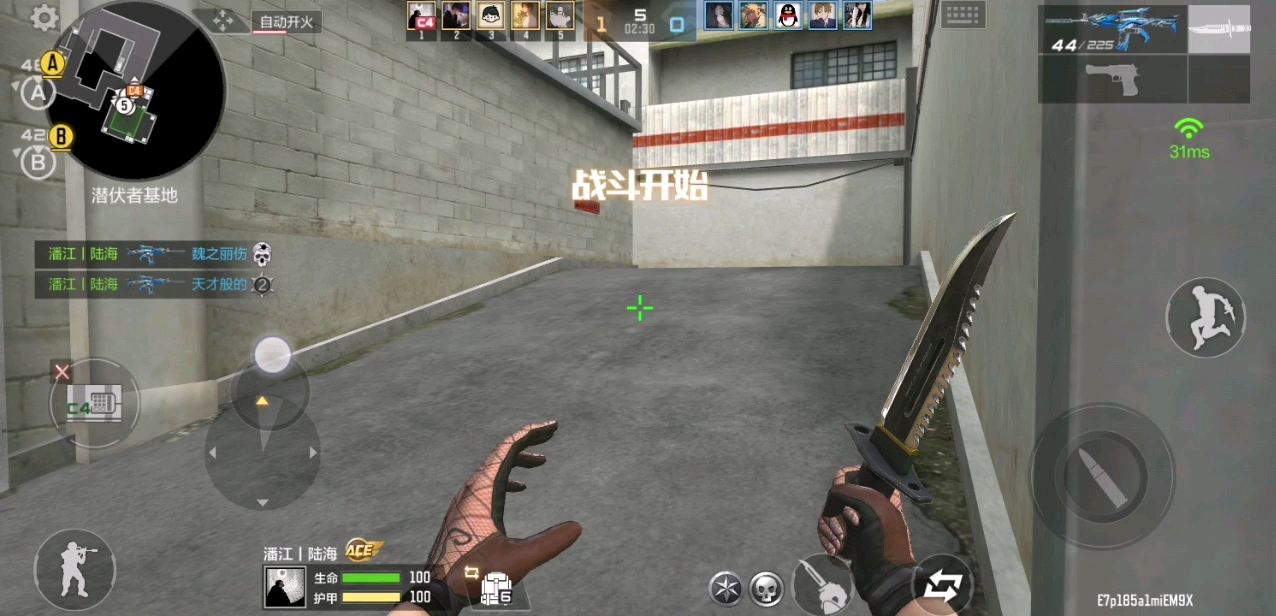Use the knife heavy attack button
Viewport: 1276px width, 616px height.
coord(821,585)
